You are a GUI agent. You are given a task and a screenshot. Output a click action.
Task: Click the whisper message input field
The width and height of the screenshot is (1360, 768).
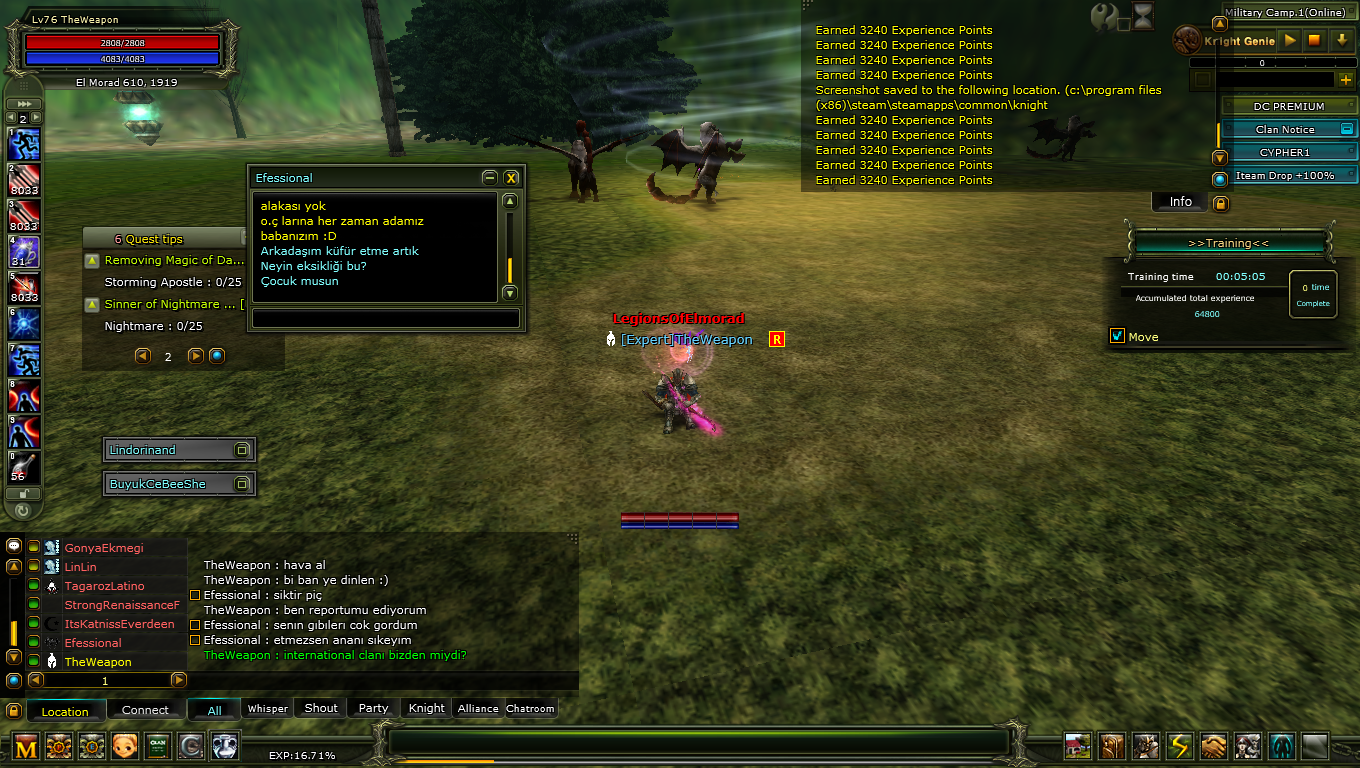point(386,319)
